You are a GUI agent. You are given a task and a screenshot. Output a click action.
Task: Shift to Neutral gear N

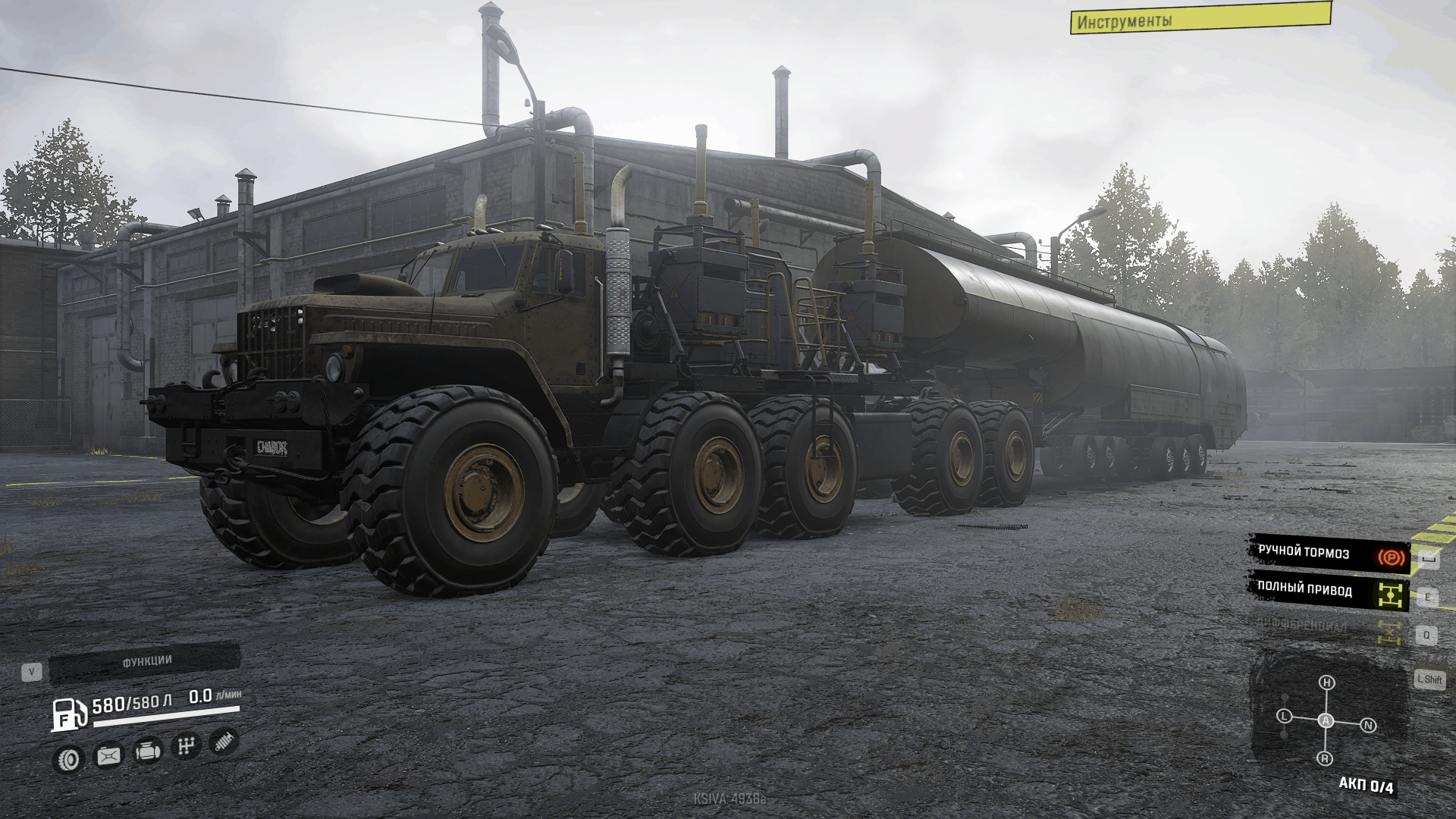click(x=1368, y=725)
